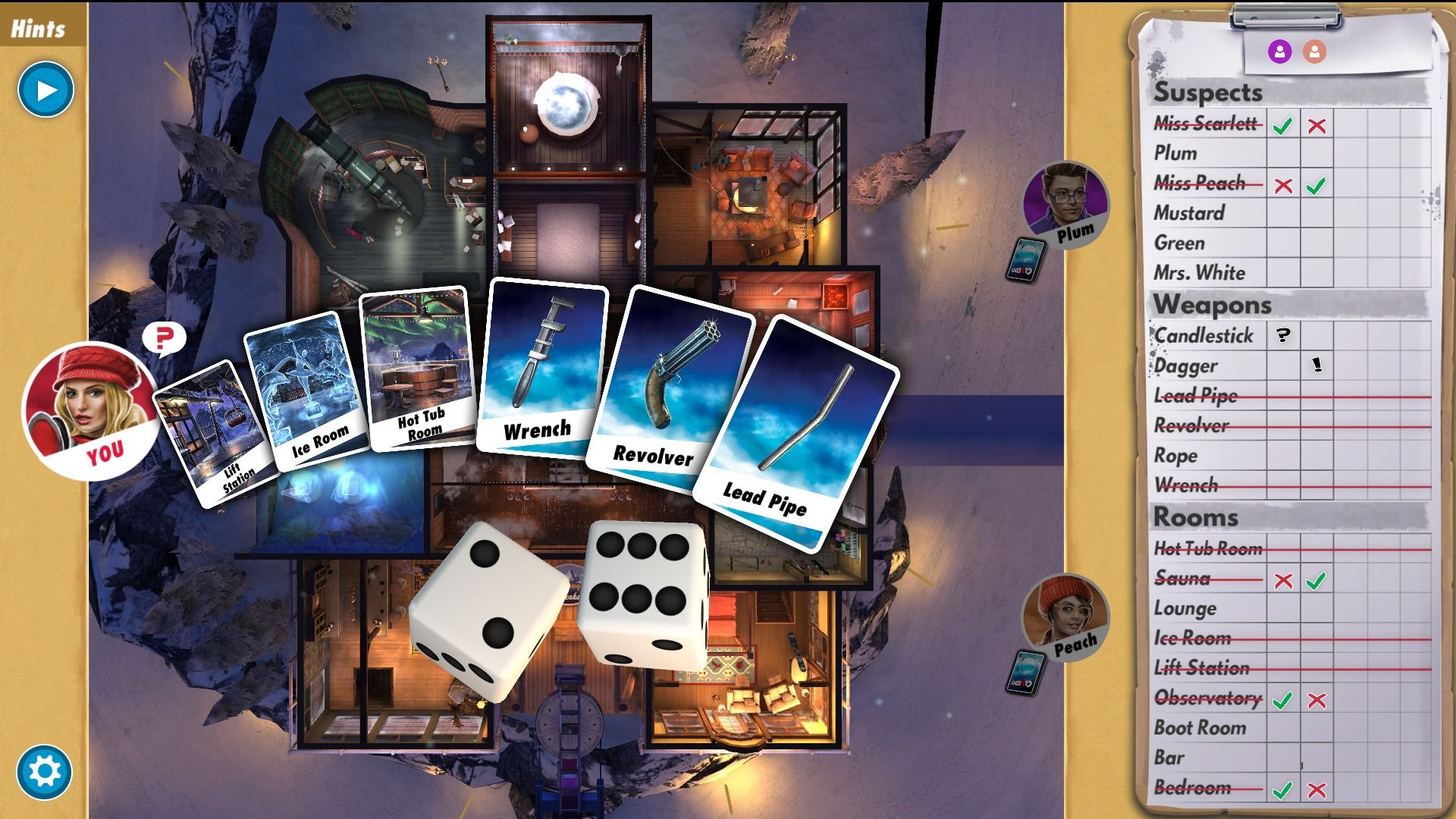
Task: Mark the Mustard suspect row on clue sheet
Action: point(1189,213)
